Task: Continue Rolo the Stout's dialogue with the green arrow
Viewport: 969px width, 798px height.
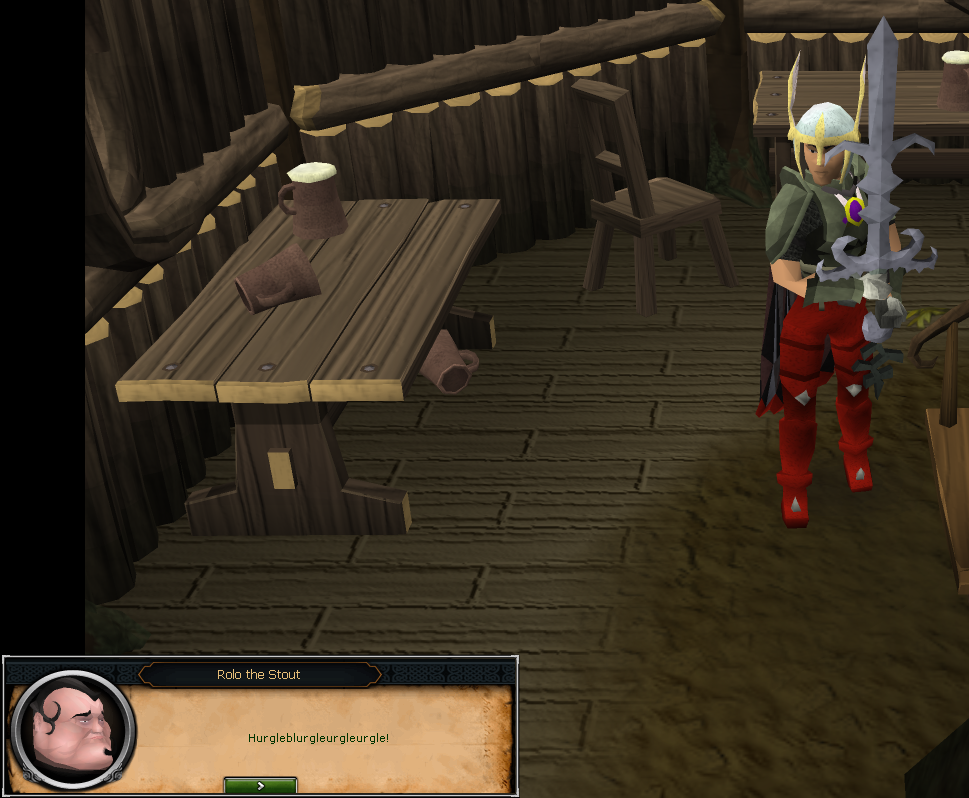Action: click(x=260, y=786)
